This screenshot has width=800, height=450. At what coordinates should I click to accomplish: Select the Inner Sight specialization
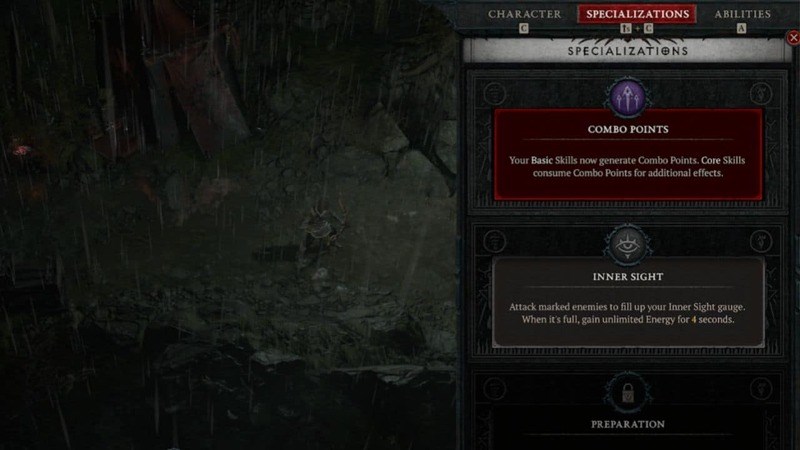point(628,300)
